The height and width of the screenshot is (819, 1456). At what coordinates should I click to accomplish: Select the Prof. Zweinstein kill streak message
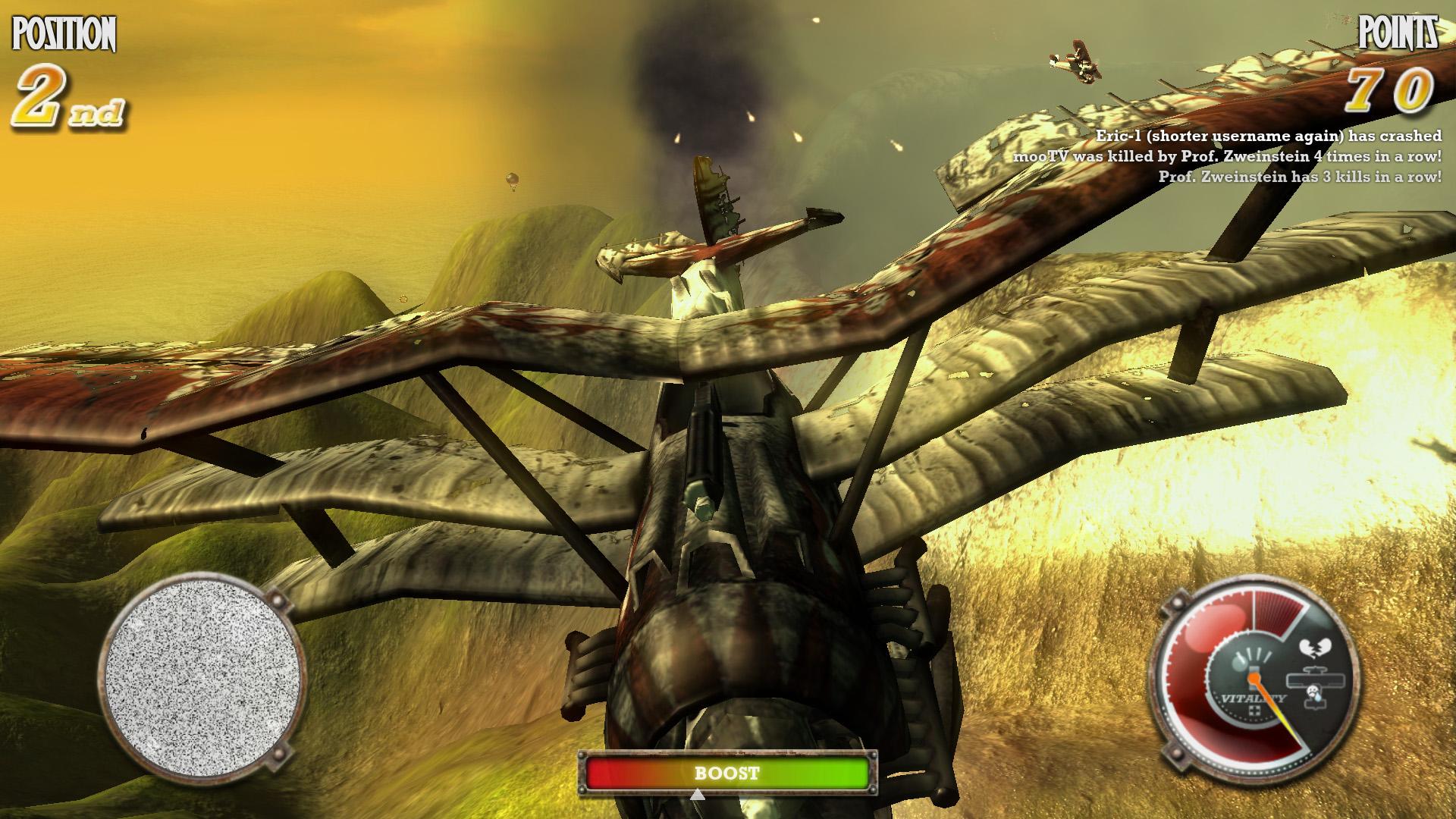coord(1299,179)
